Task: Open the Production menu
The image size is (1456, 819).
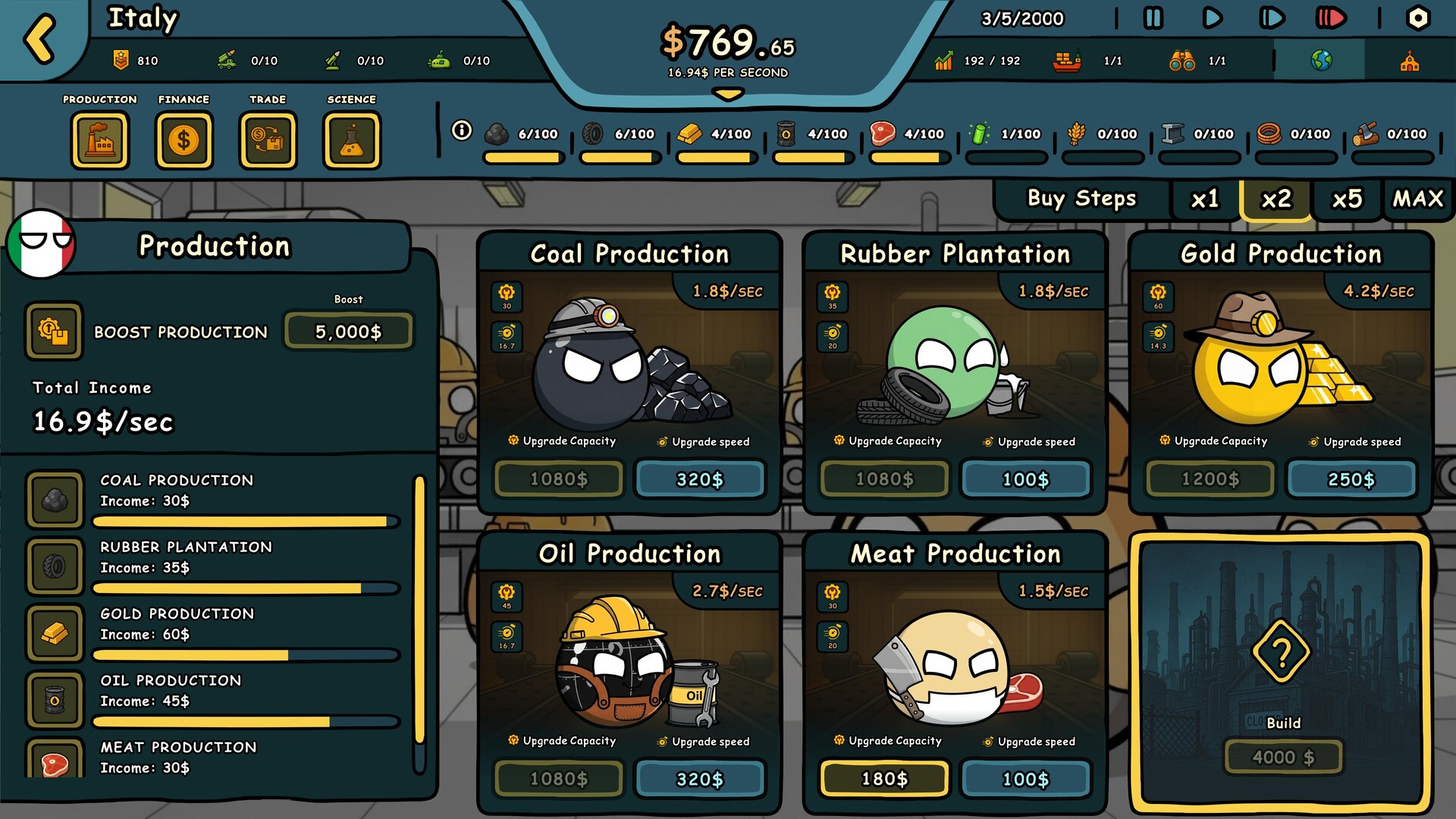Action: tap(100, 141)
